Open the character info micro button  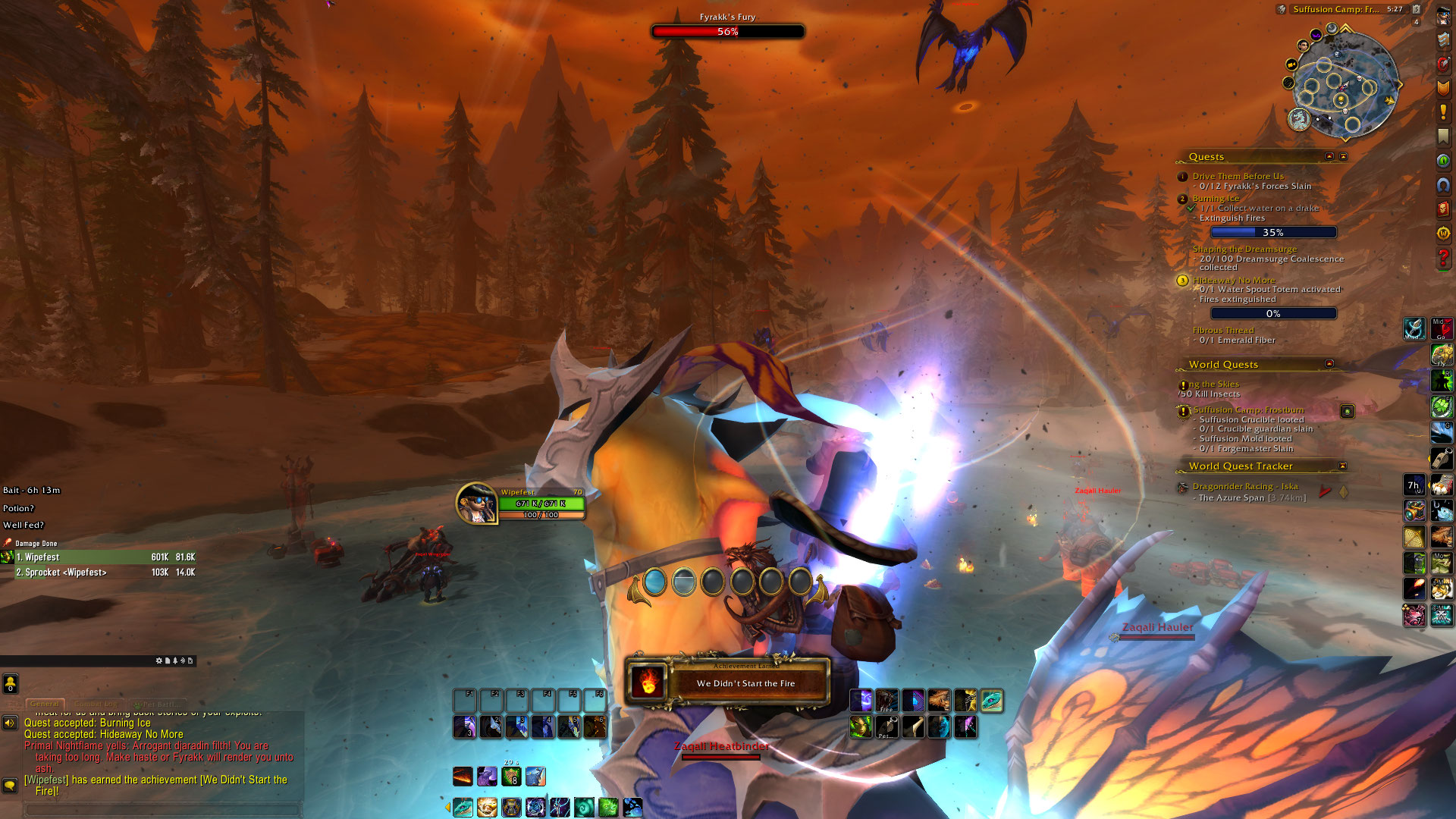point(1443,16)
